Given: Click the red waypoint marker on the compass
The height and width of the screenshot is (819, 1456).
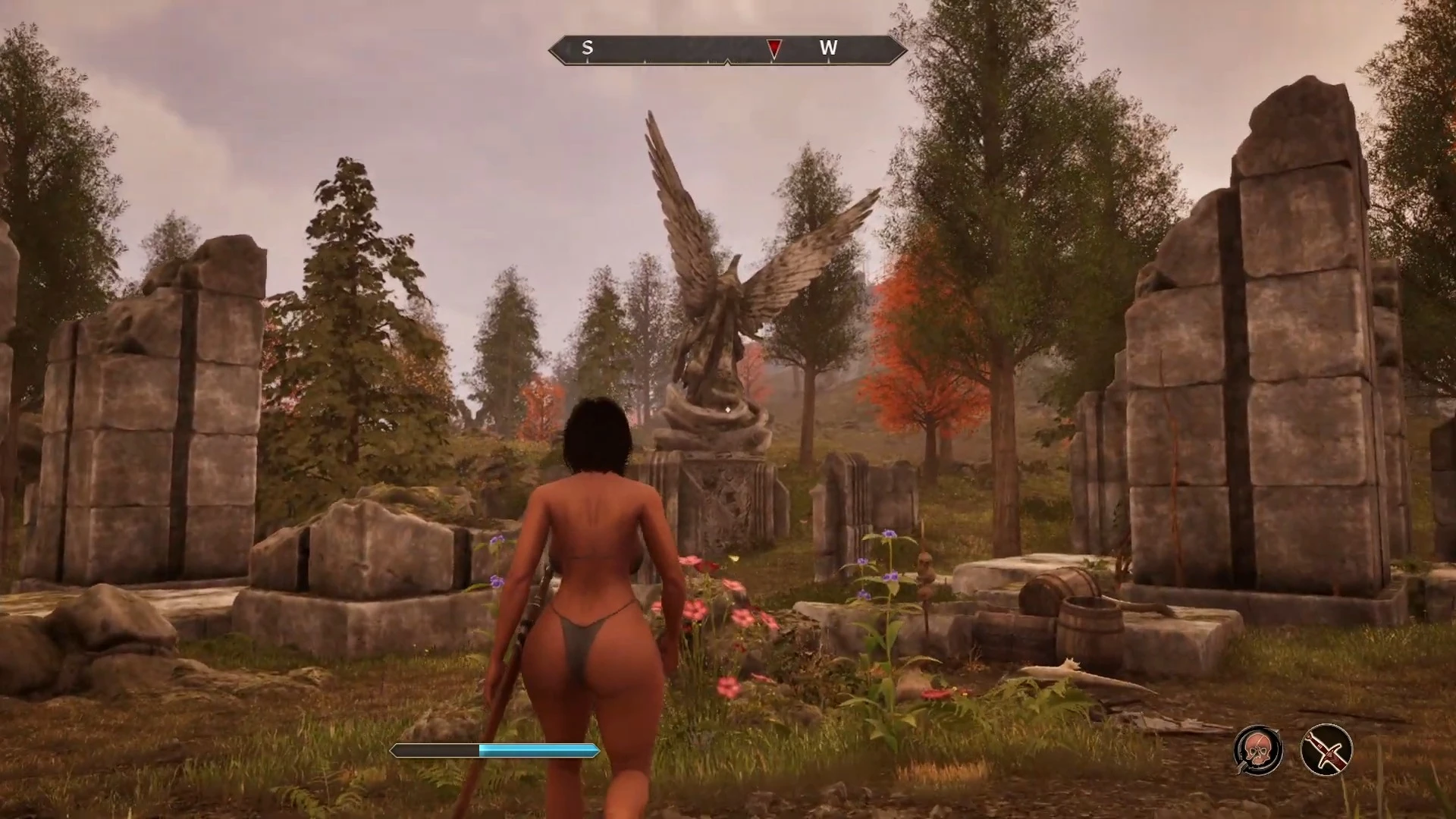Looking at the screenshot, I should pos(773,49).
